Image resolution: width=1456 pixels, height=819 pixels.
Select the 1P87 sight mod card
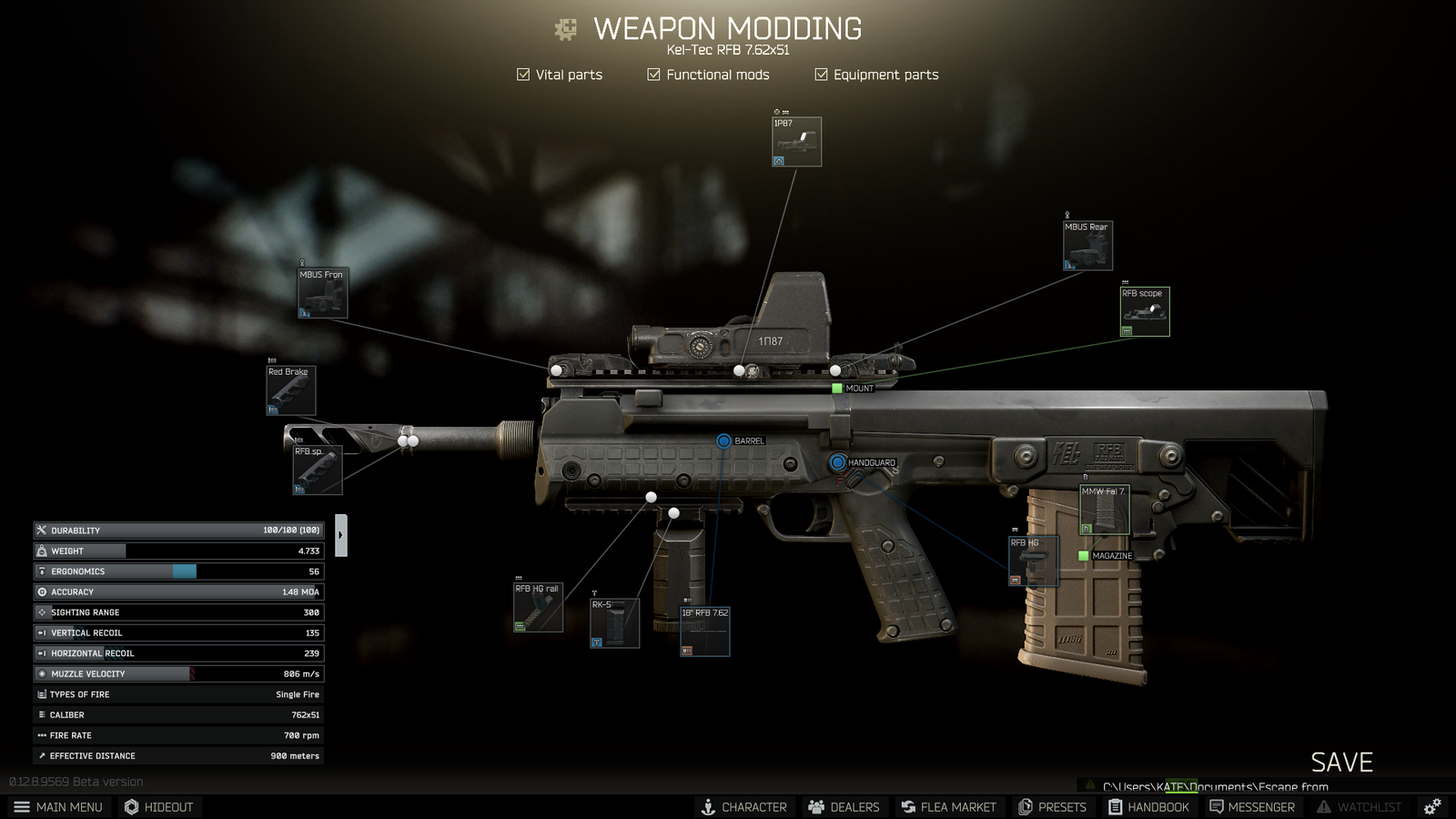click(796, 141)
